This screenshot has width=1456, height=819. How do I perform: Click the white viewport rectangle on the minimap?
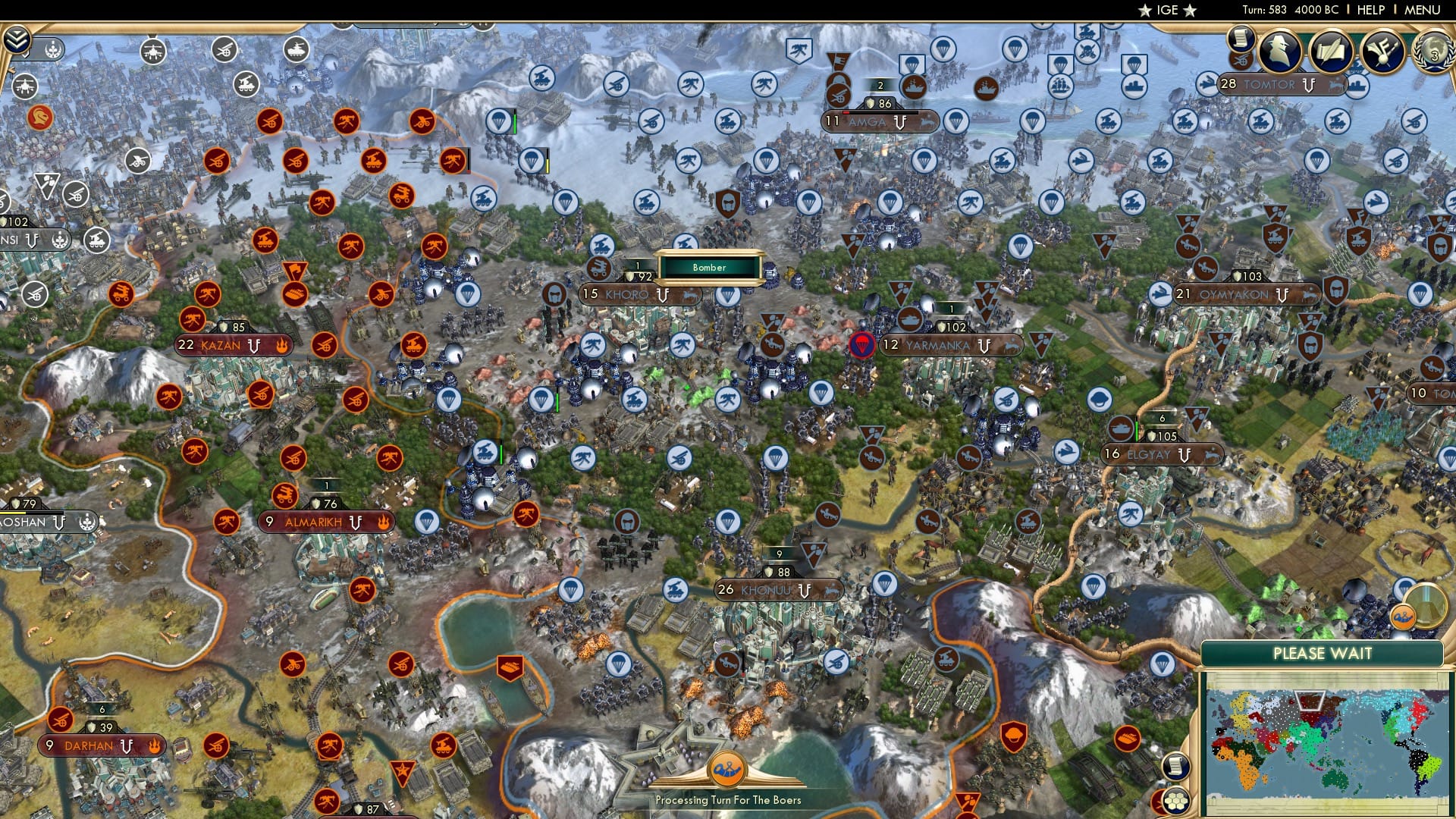[x=1310, y=700]
